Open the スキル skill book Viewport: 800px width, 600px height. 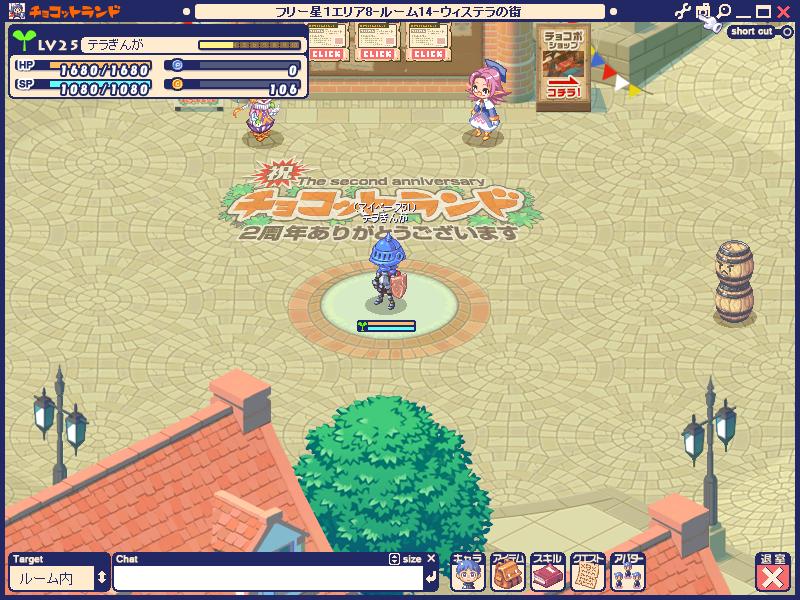[x=548, y=573]
